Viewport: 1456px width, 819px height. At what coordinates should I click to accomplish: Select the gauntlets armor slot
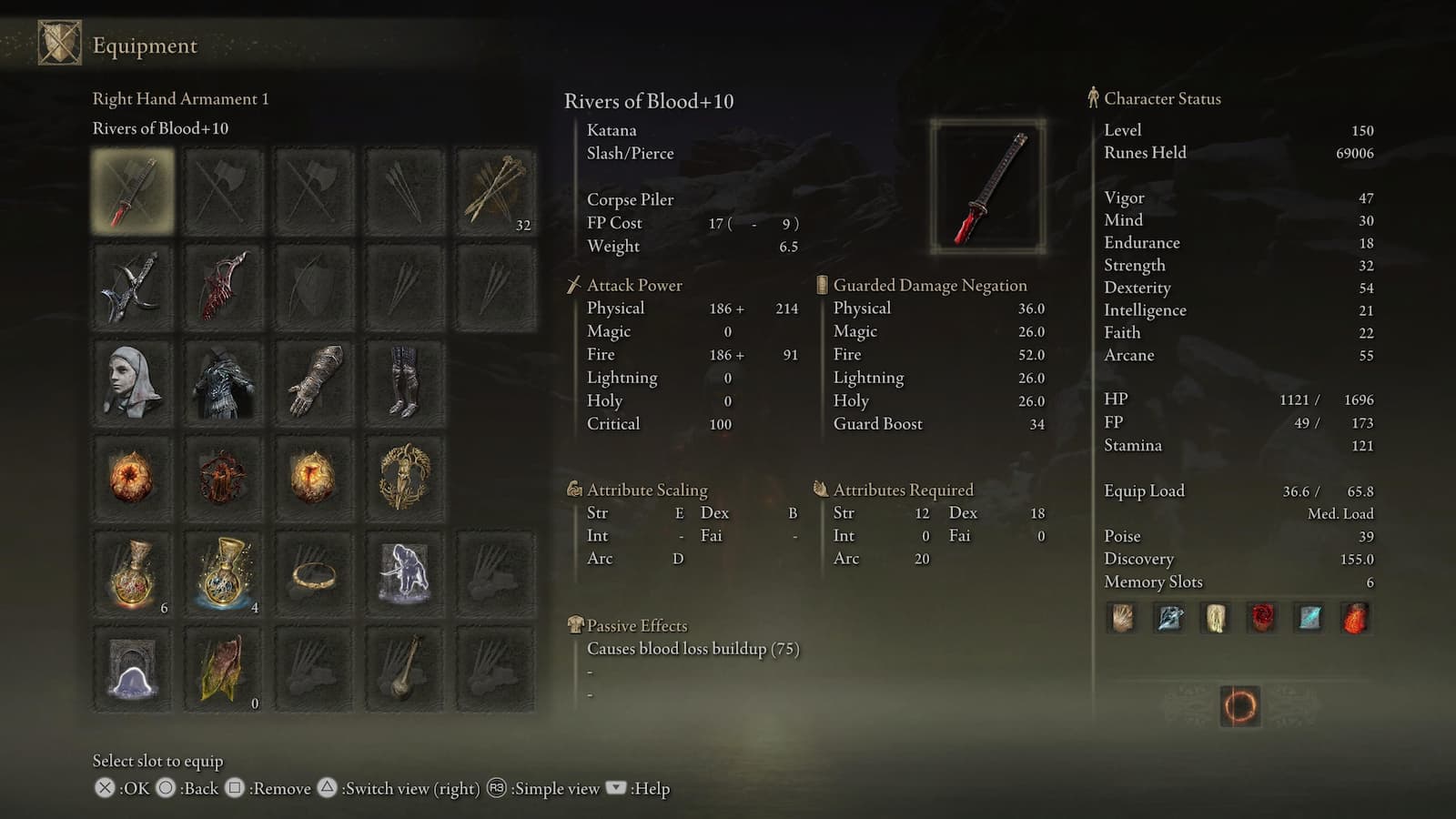tap(314, 382)
